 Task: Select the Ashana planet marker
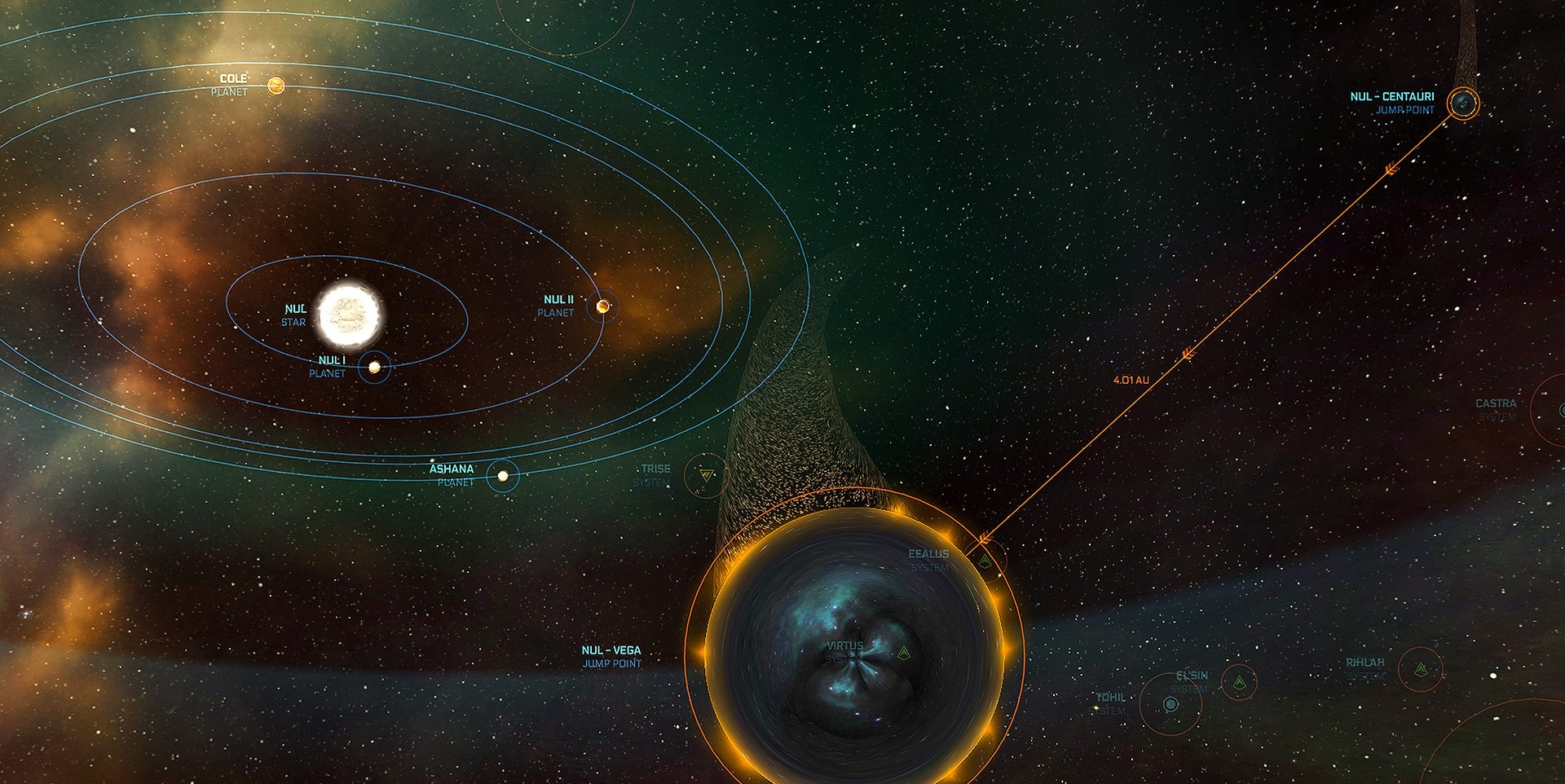[x=503, y=476]
